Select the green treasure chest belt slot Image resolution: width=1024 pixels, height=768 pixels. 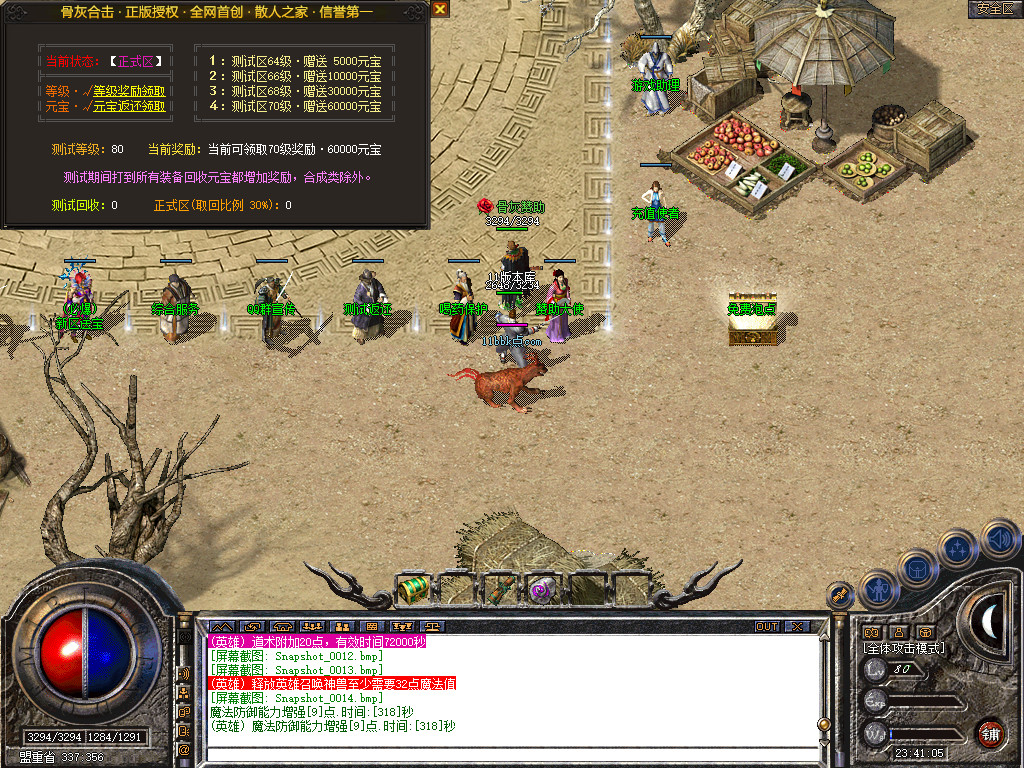[x=413, y=590]
